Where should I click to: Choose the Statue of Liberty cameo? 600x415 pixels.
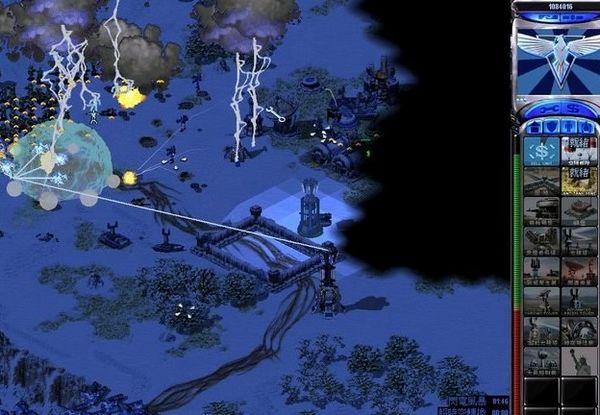coord(578,361)
